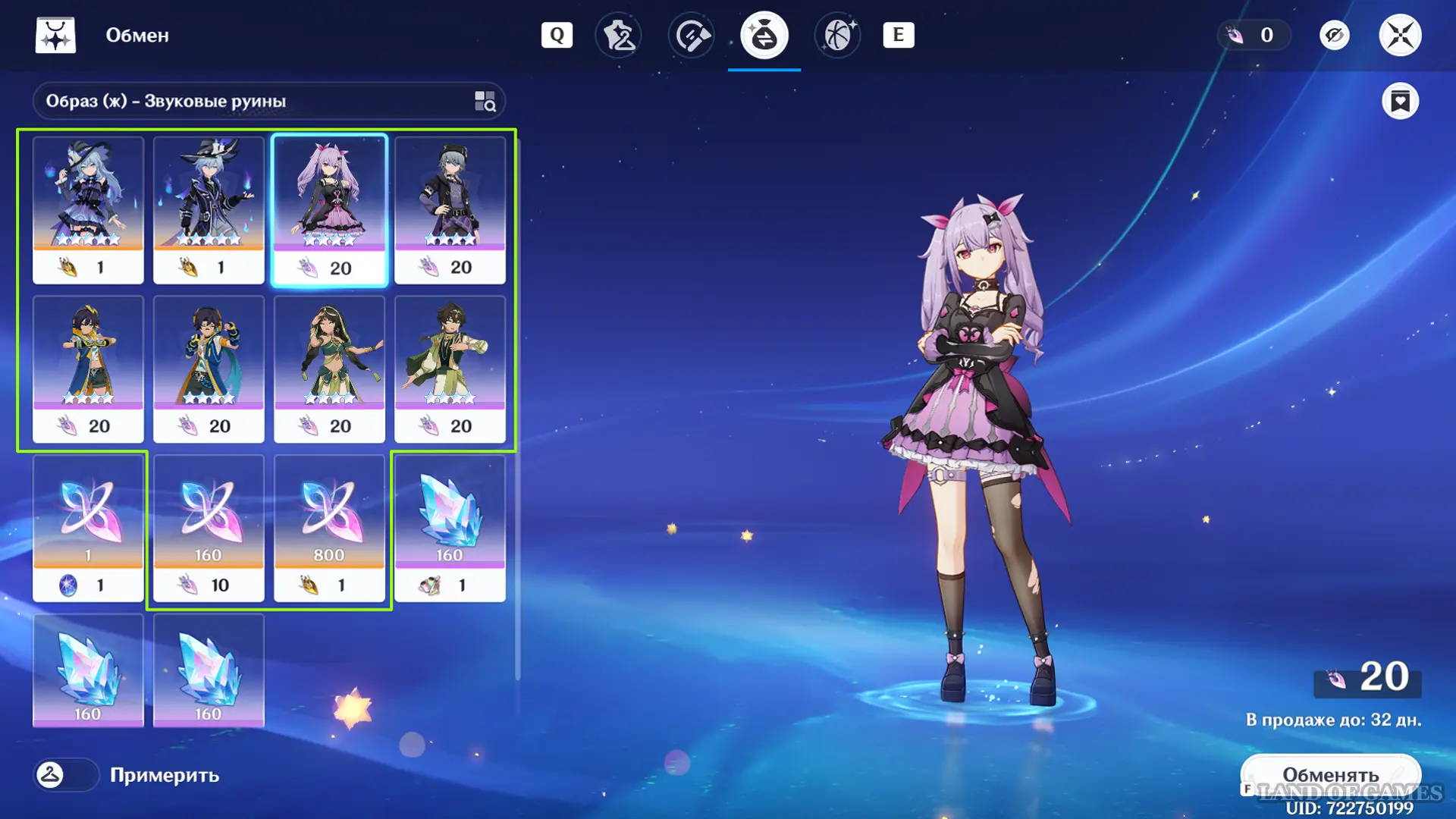1456x819 pixels.
Task: Open the brush and swirl tab
Action: click(692, 36)
